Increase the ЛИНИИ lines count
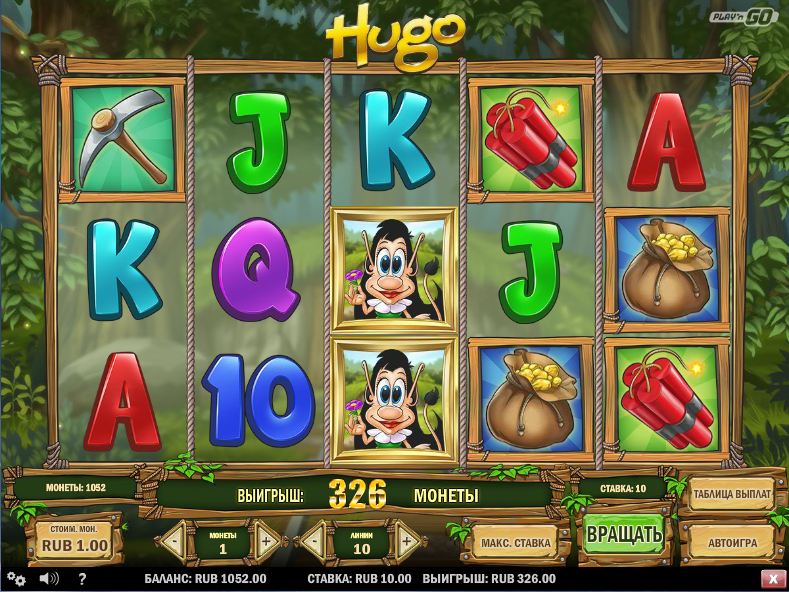 click(x=407, y=542)
